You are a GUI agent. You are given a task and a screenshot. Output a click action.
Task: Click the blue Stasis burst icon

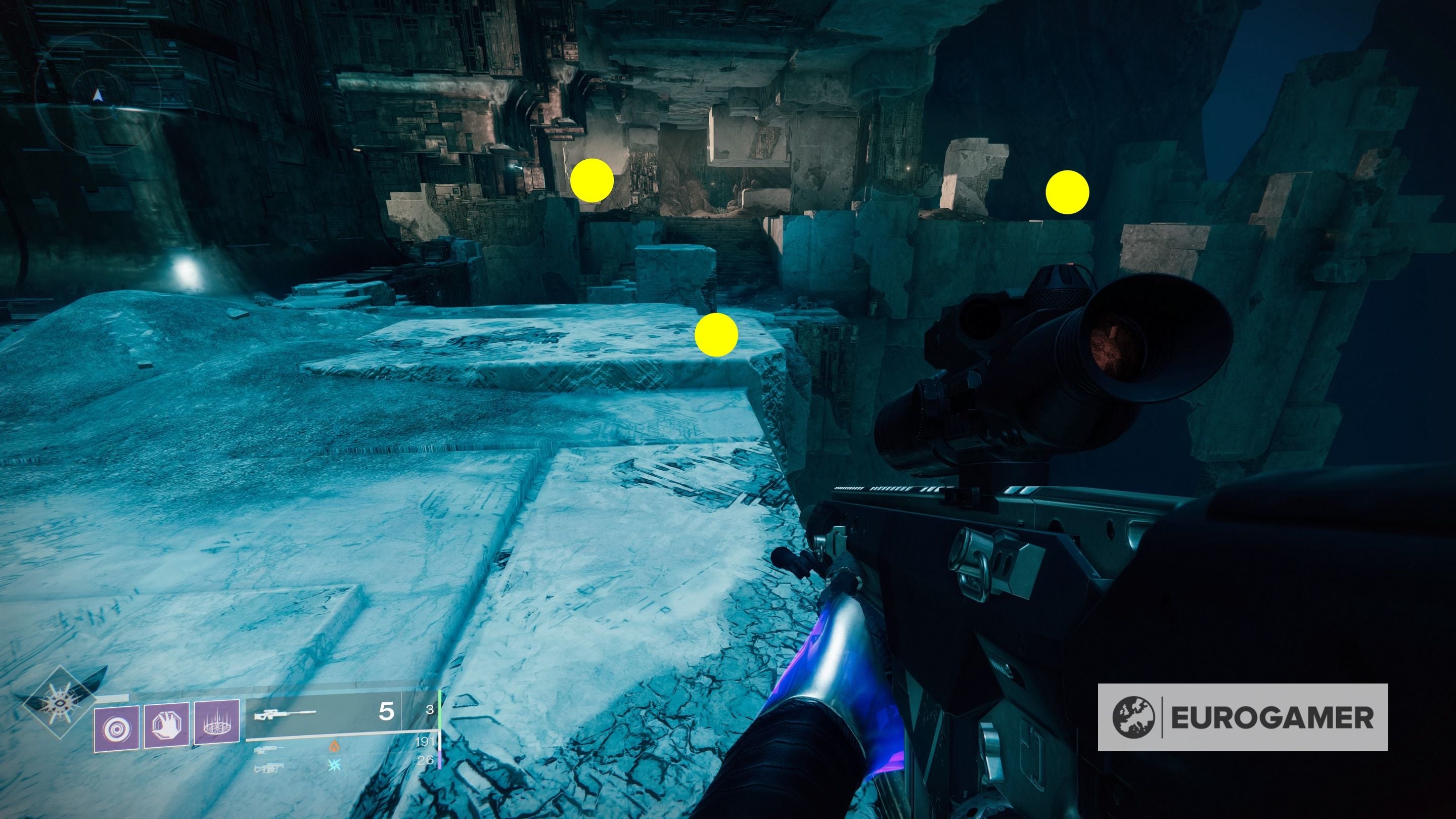(335, 766)
